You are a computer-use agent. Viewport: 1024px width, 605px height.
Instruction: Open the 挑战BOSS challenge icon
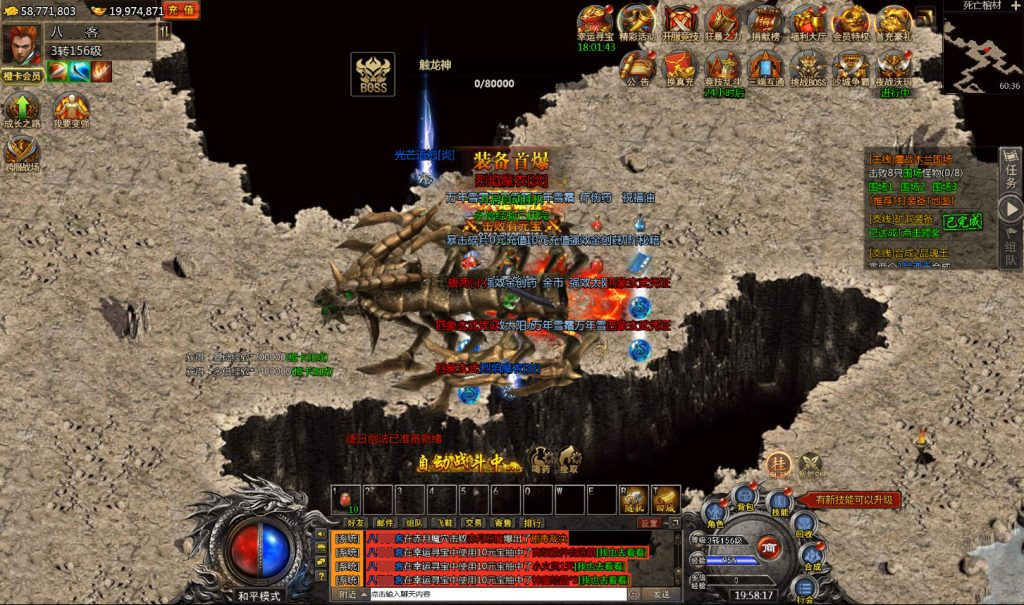point(808,66)
